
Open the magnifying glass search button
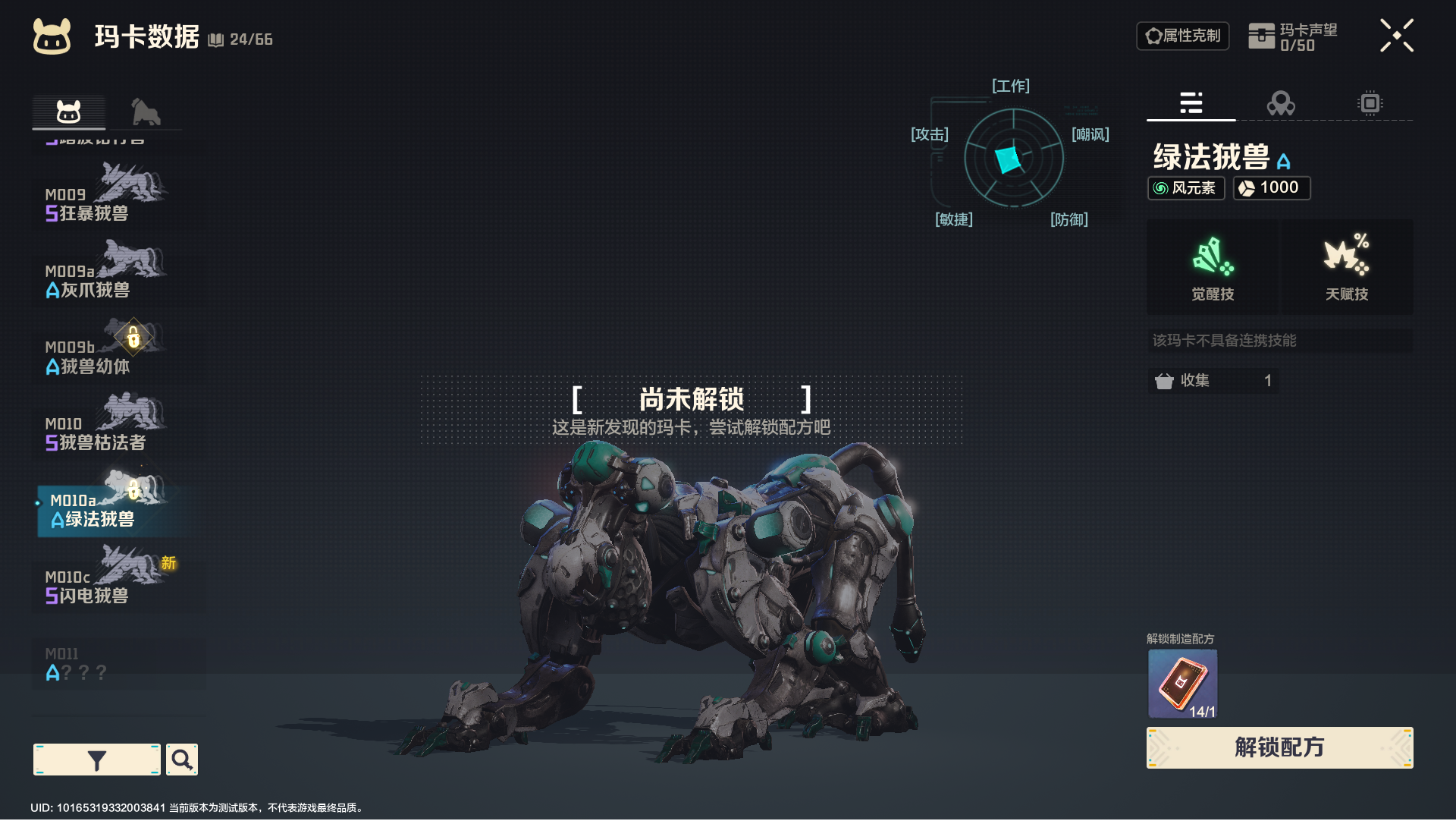point(182,760)
